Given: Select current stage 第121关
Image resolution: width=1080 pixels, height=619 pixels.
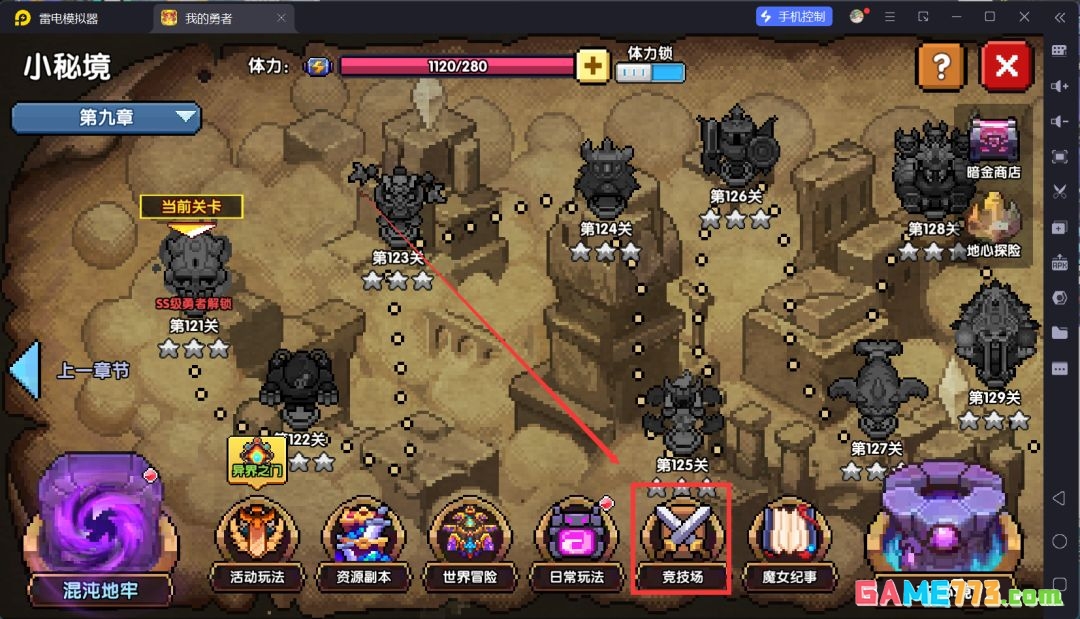Looking at the screenshot, I should click(194, 265).
